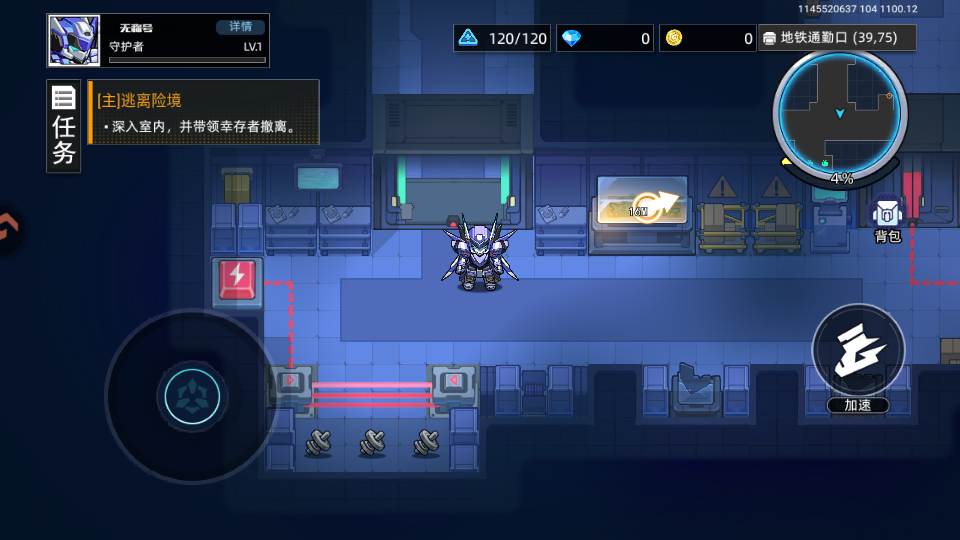Click the mech pilot portrait avatar
Image resolution: width=960 pixels, height=540 pixels.
(74, 41)
